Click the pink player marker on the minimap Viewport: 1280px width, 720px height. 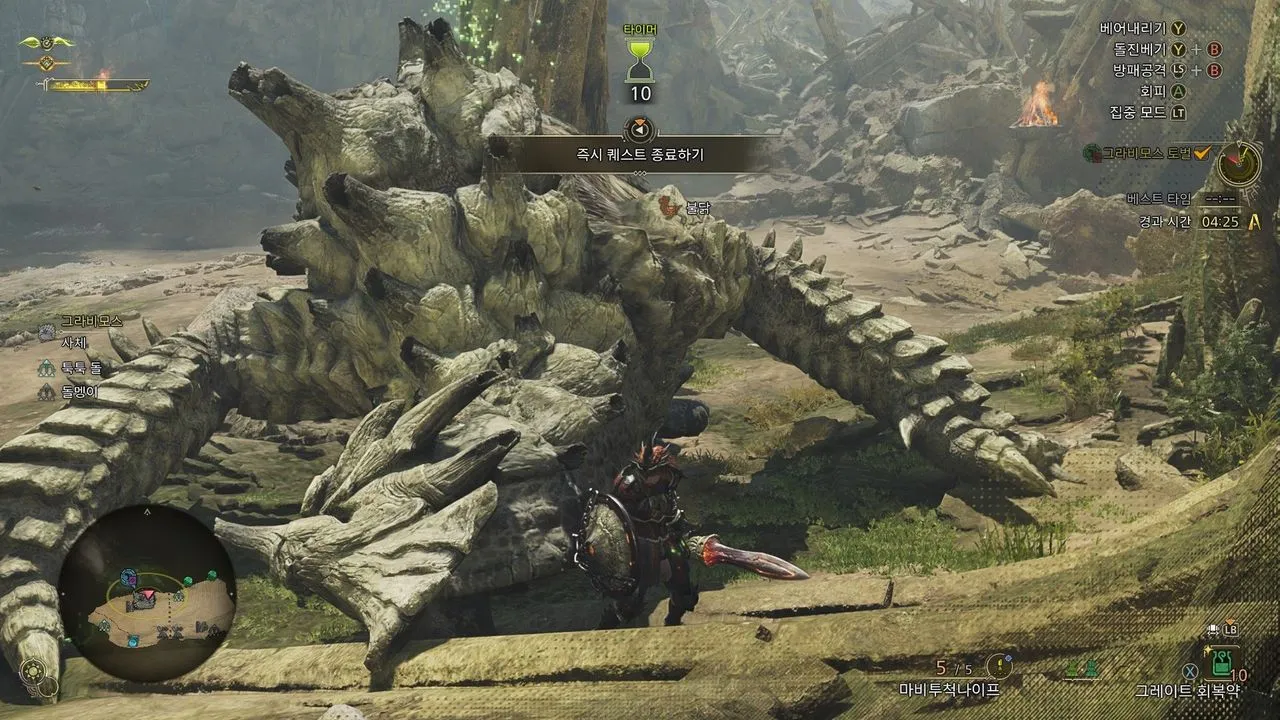(145, 597)
